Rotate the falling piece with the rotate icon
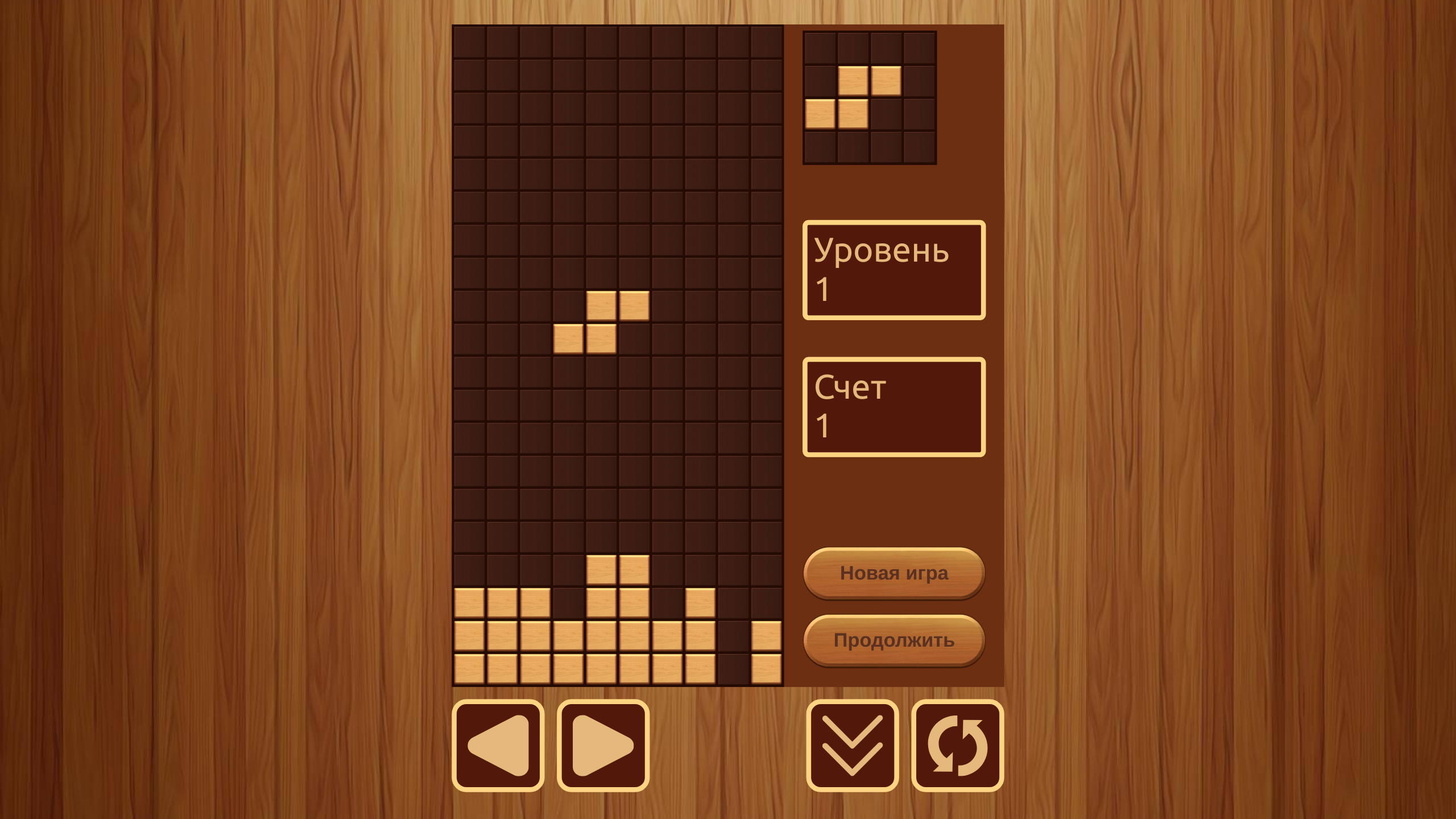The image size is (1456, 819). pyautogui.click(x=956, y=745)
